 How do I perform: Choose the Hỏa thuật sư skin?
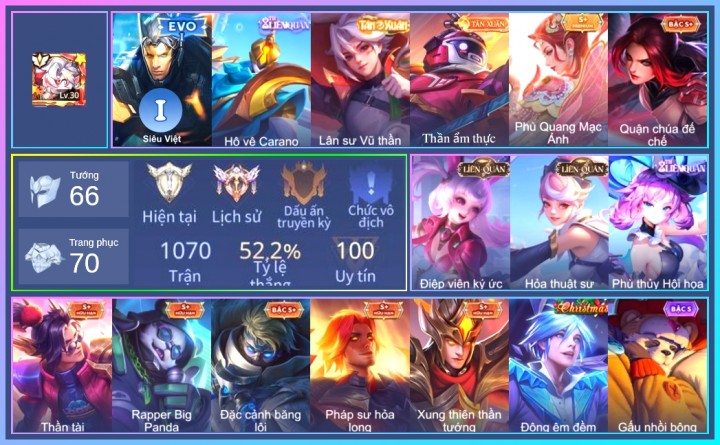coord(559,222)
